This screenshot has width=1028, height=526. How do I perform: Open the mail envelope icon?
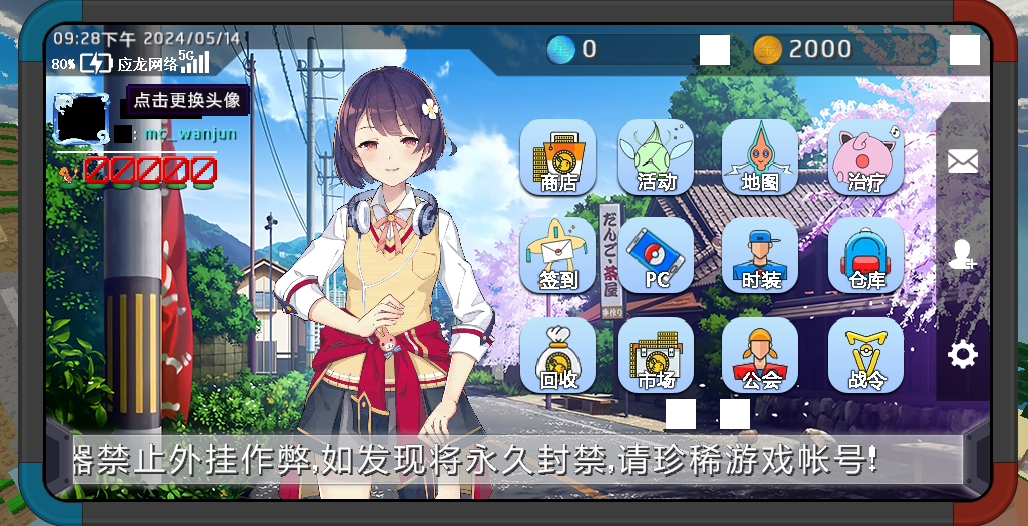coord(963,160)
